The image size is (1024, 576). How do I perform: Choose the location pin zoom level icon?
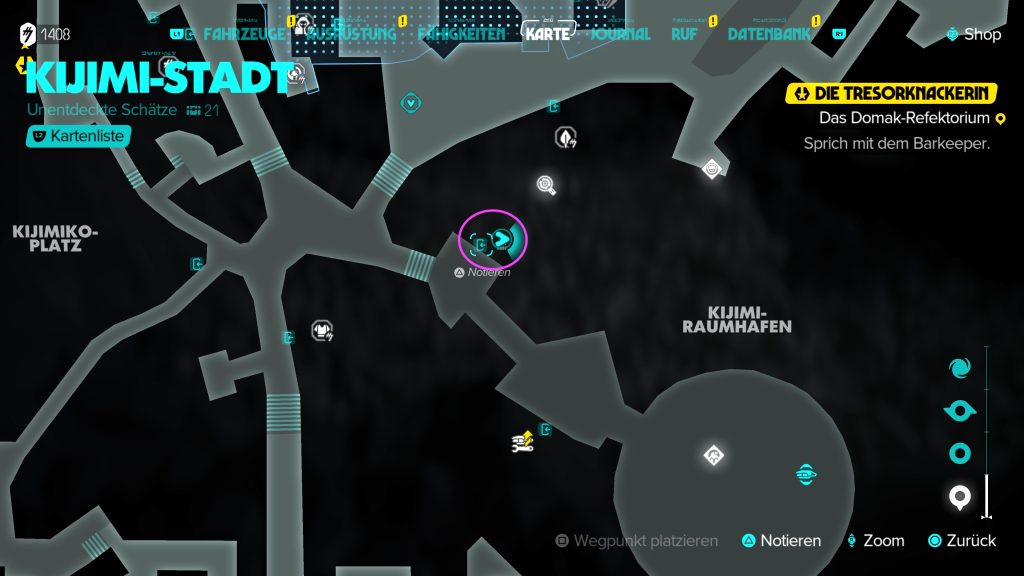[x=960, y=496]
